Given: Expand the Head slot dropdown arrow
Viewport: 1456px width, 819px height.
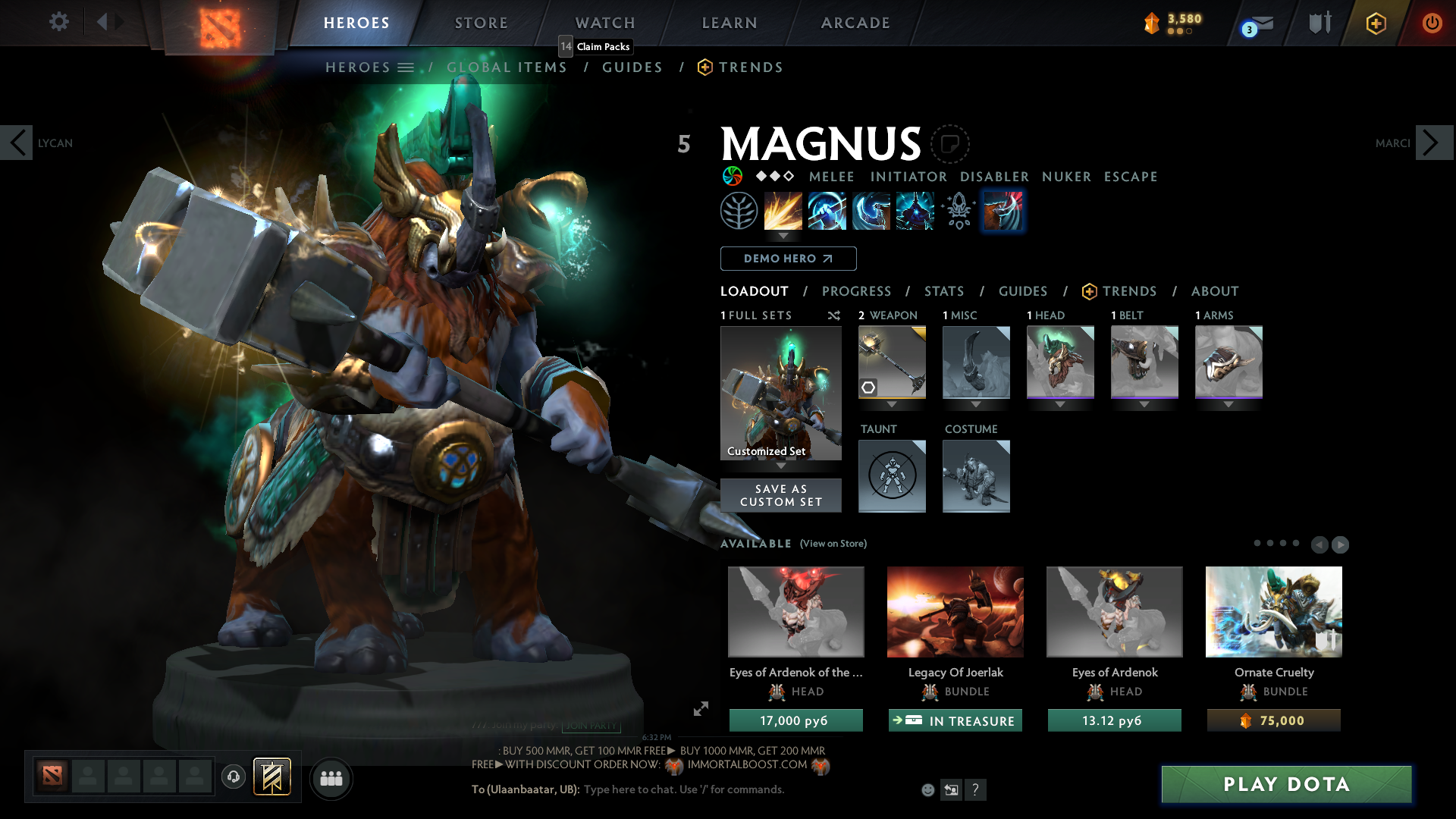Looking at the screenshot, I should pyautogui.click(x=1060, y=404).
